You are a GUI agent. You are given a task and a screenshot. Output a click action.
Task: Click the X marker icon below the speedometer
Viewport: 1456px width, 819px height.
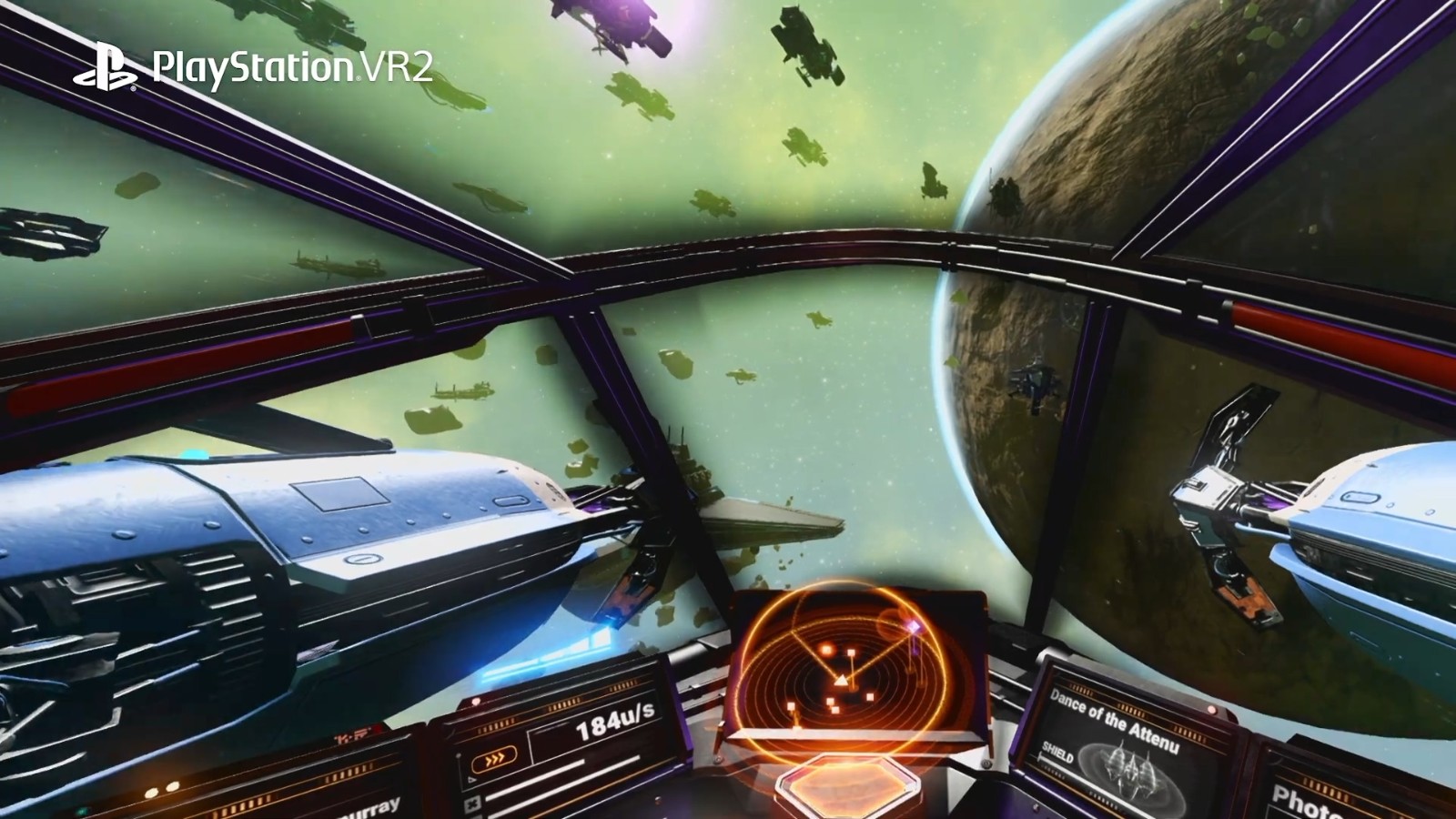[472, 803]
